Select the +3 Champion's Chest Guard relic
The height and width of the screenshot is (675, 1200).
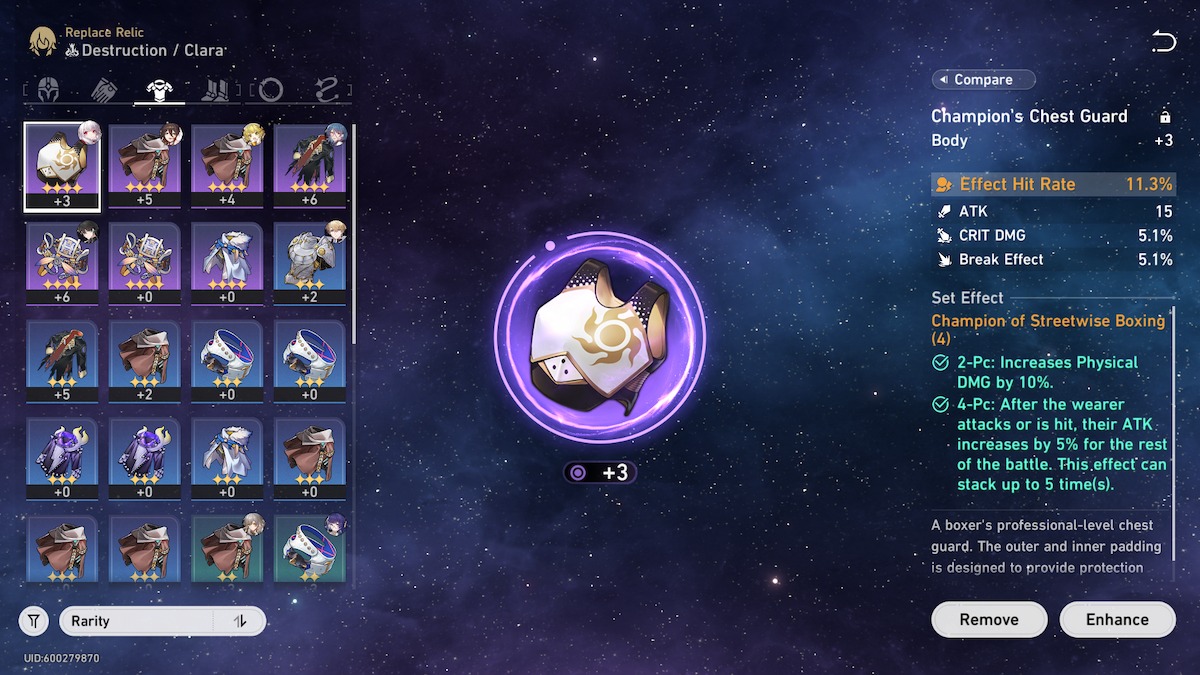point(62,167)
